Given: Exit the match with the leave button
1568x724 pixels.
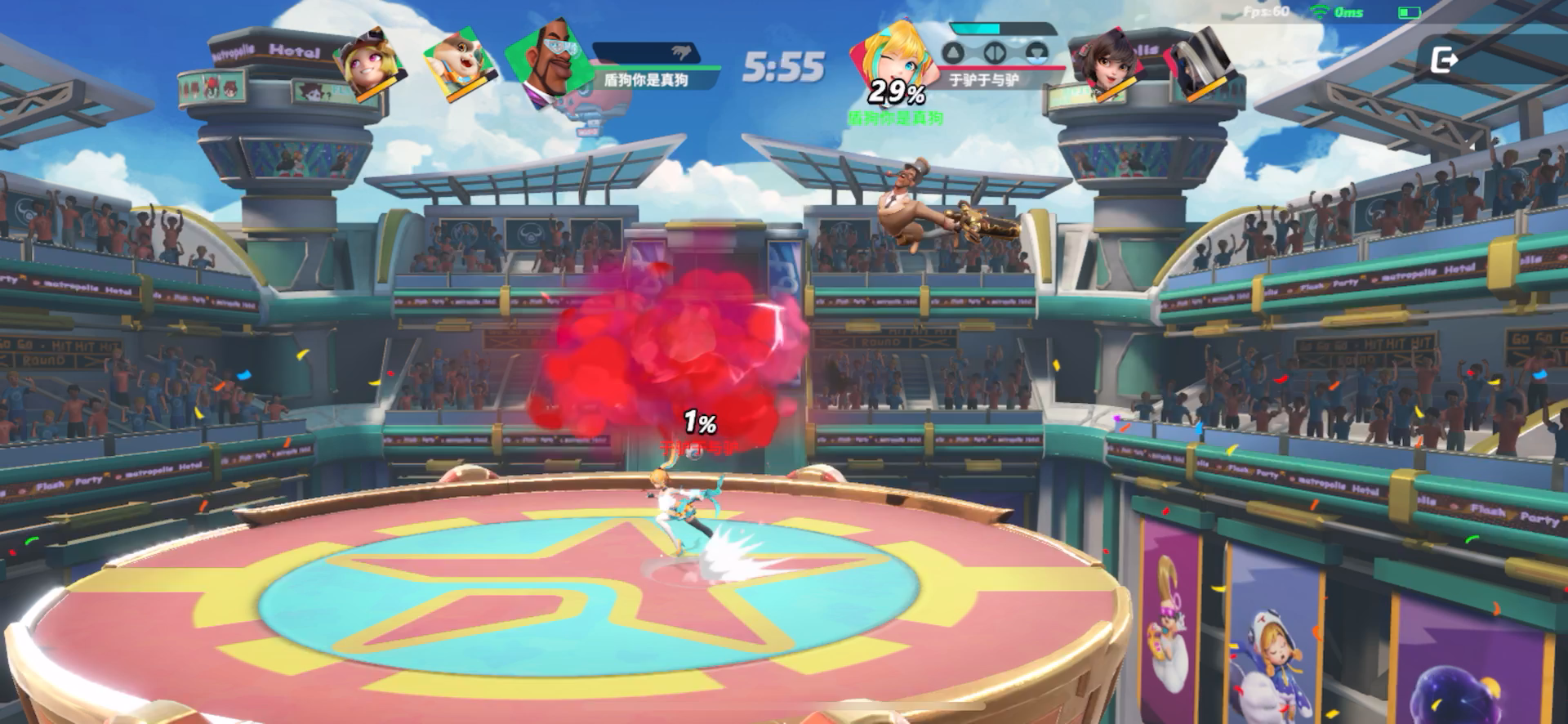Looking at the screenshot, I should 1444,60.
